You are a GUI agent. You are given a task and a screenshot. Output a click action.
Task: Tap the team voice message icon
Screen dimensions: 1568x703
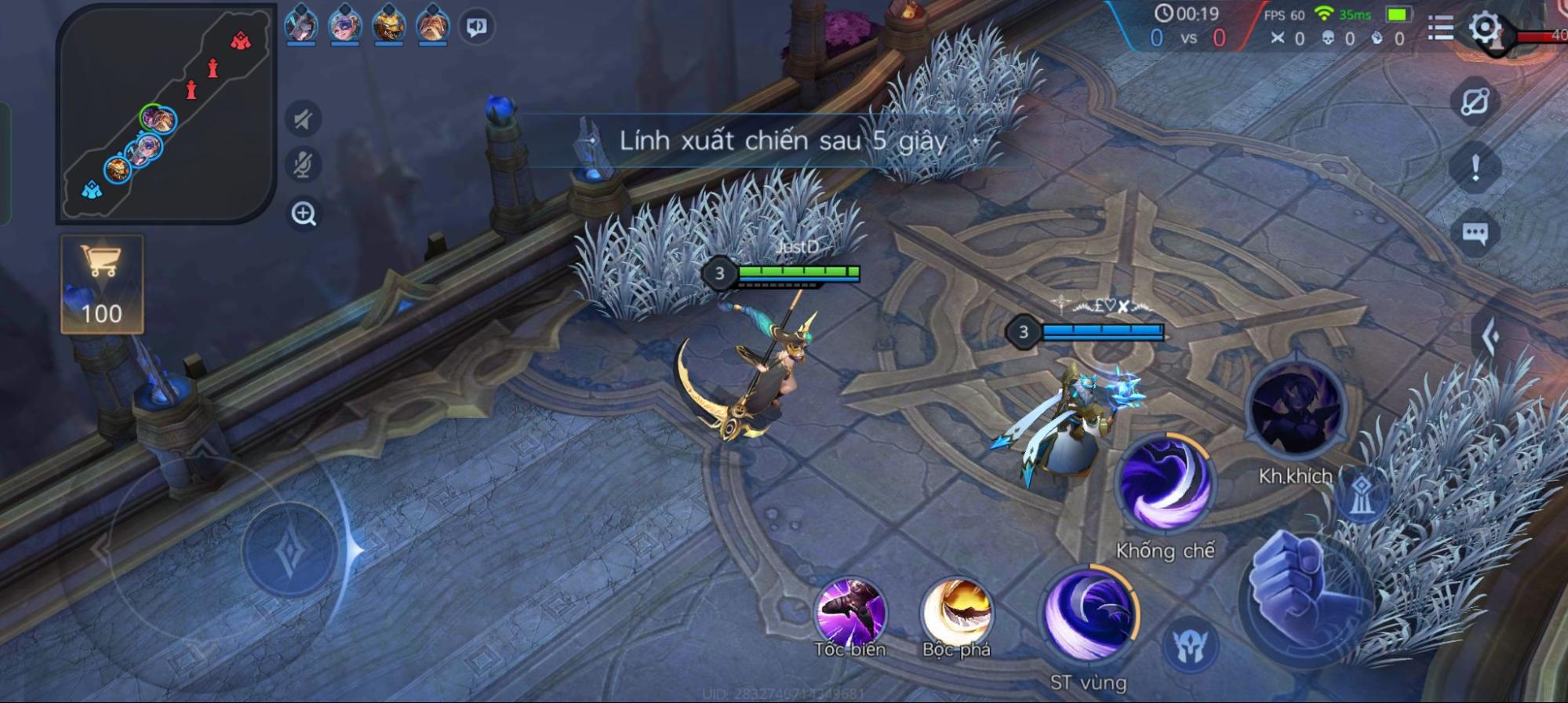coord(477,27)
